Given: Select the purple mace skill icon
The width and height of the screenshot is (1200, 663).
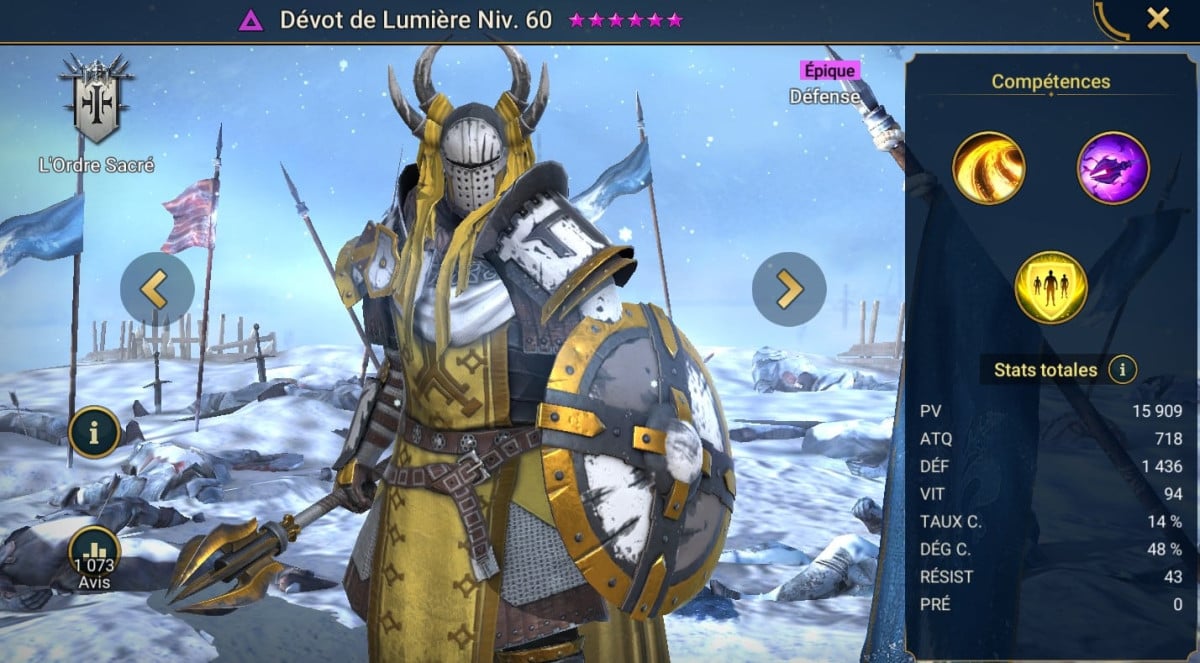Looking at the screenshot, I should point(1113,168).
